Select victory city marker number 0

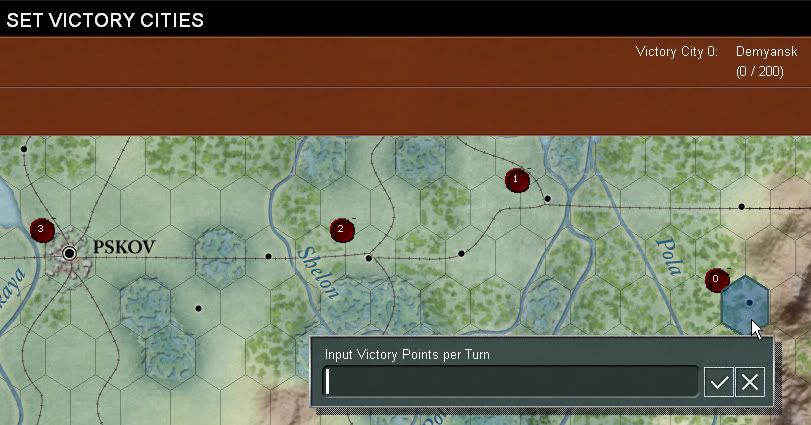716,280
